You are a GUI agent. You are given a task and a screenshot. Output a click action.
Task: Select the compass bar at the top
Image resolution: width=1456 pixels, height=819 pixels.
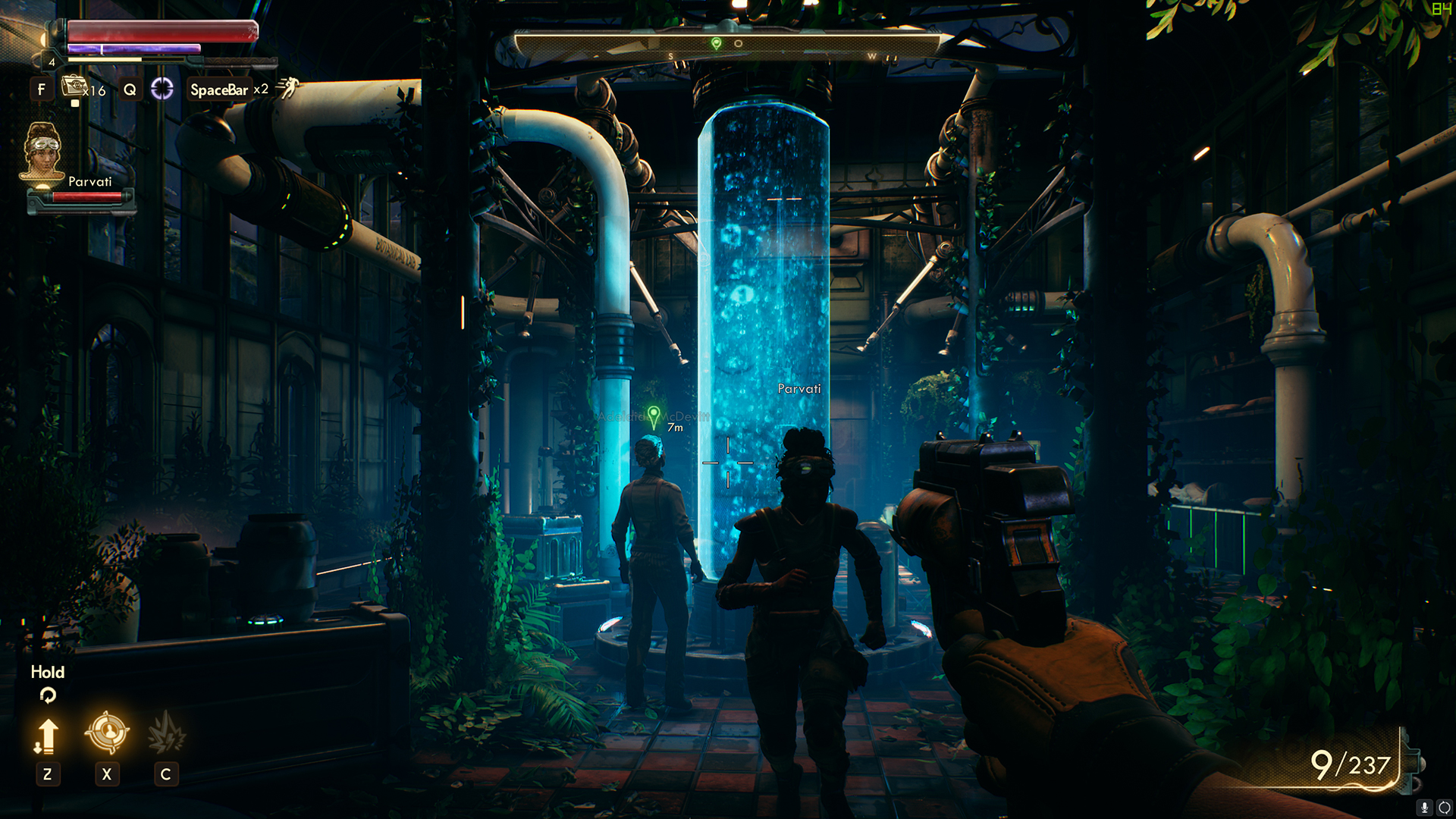pos(726,45)
